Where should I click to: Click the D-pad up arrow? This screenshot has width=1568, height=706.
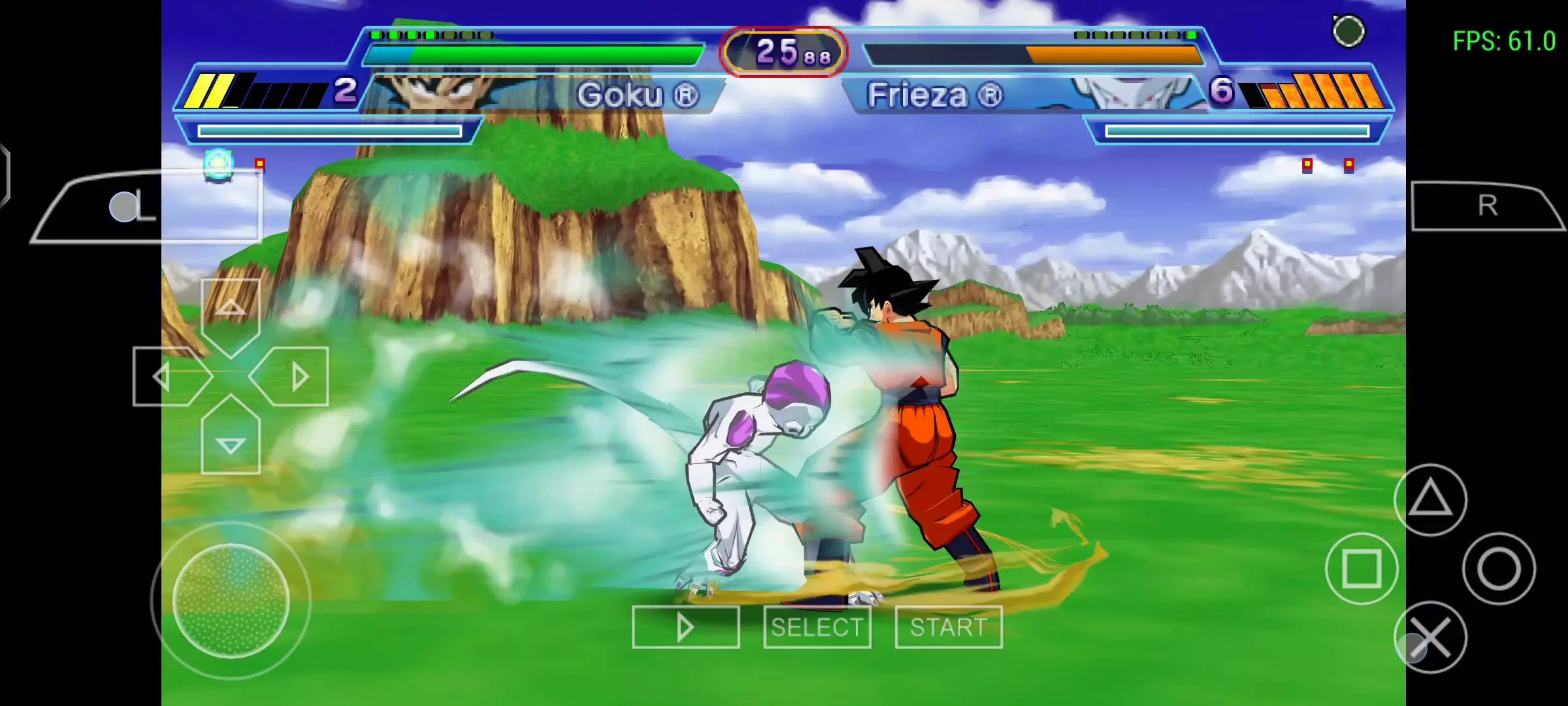tap(231, 309)
